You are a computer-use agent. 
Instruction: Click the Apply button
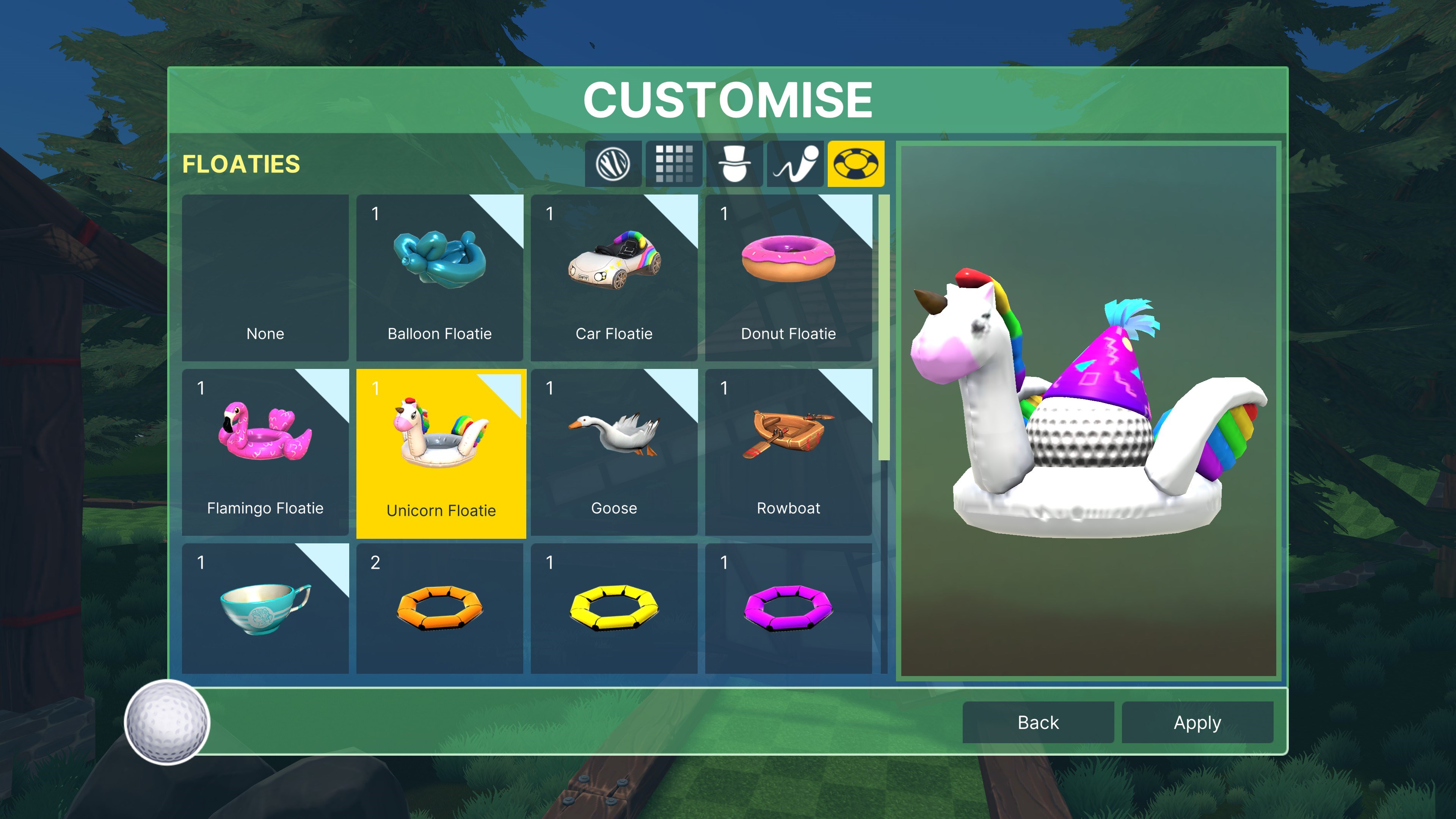(x=1197, y=722)
